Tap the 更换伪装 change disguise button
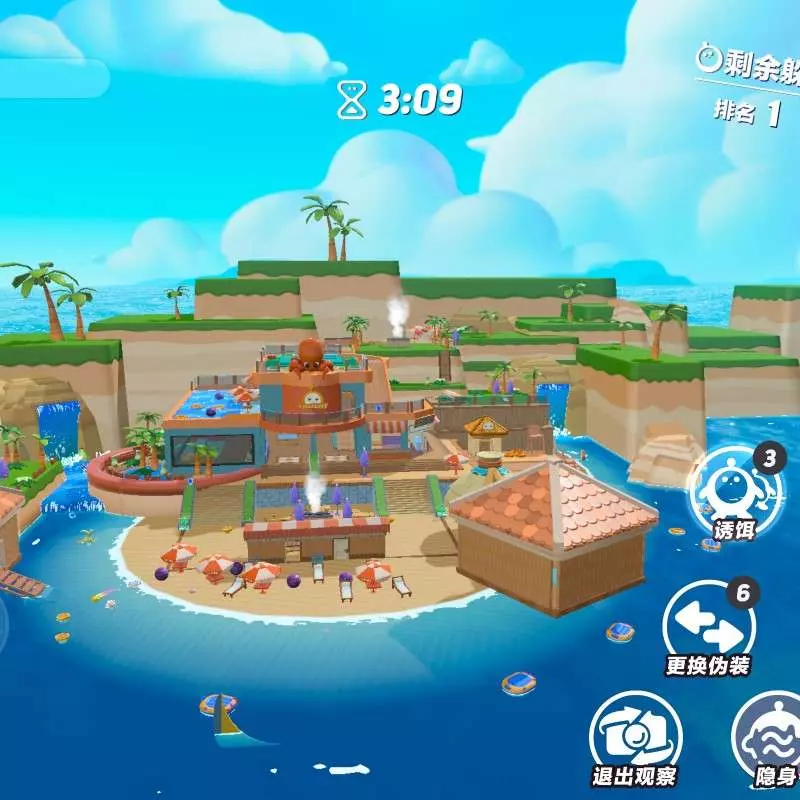 (708, 624)
